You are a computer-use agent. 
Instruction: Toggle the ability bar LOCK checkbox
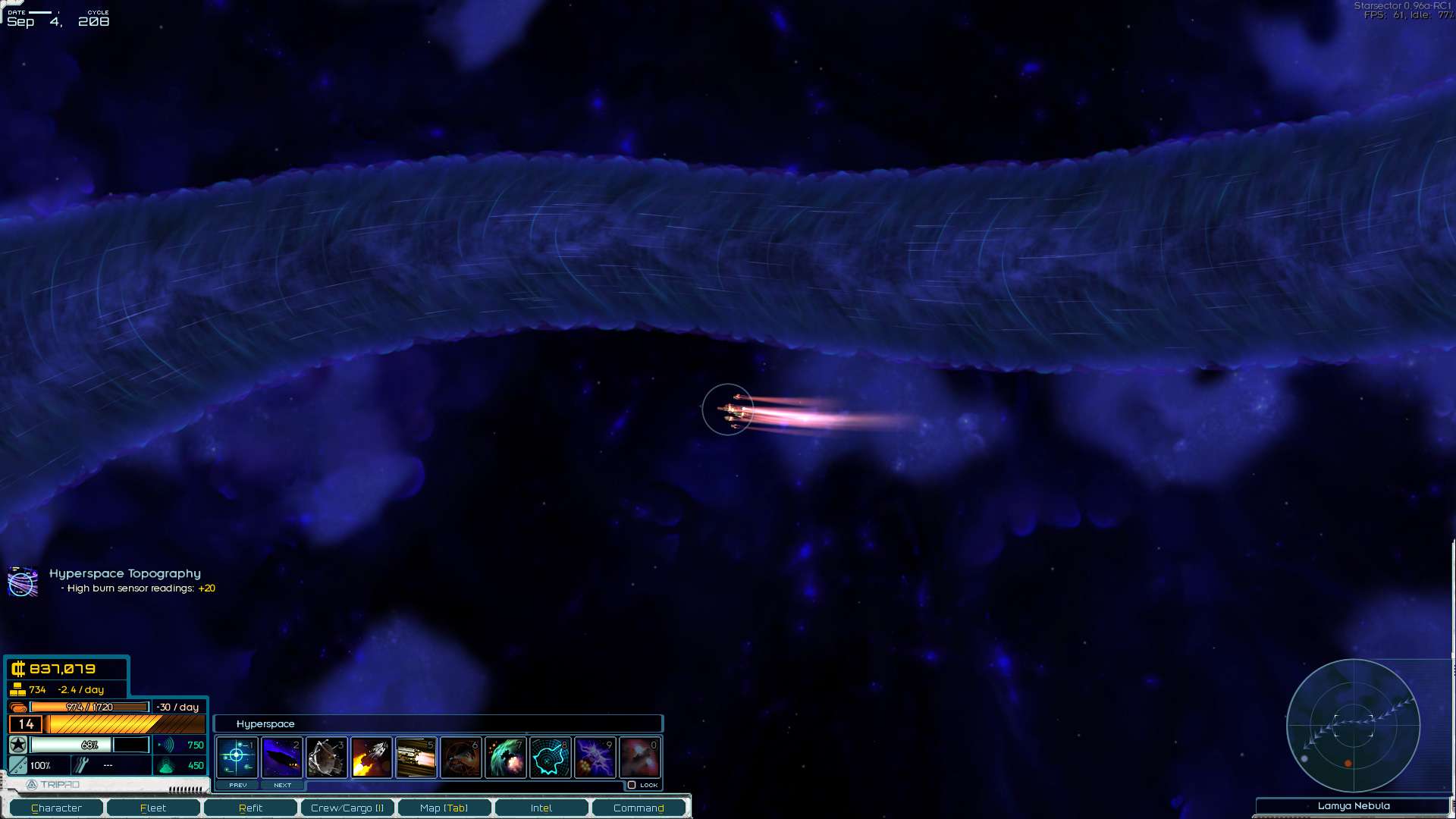632,786
